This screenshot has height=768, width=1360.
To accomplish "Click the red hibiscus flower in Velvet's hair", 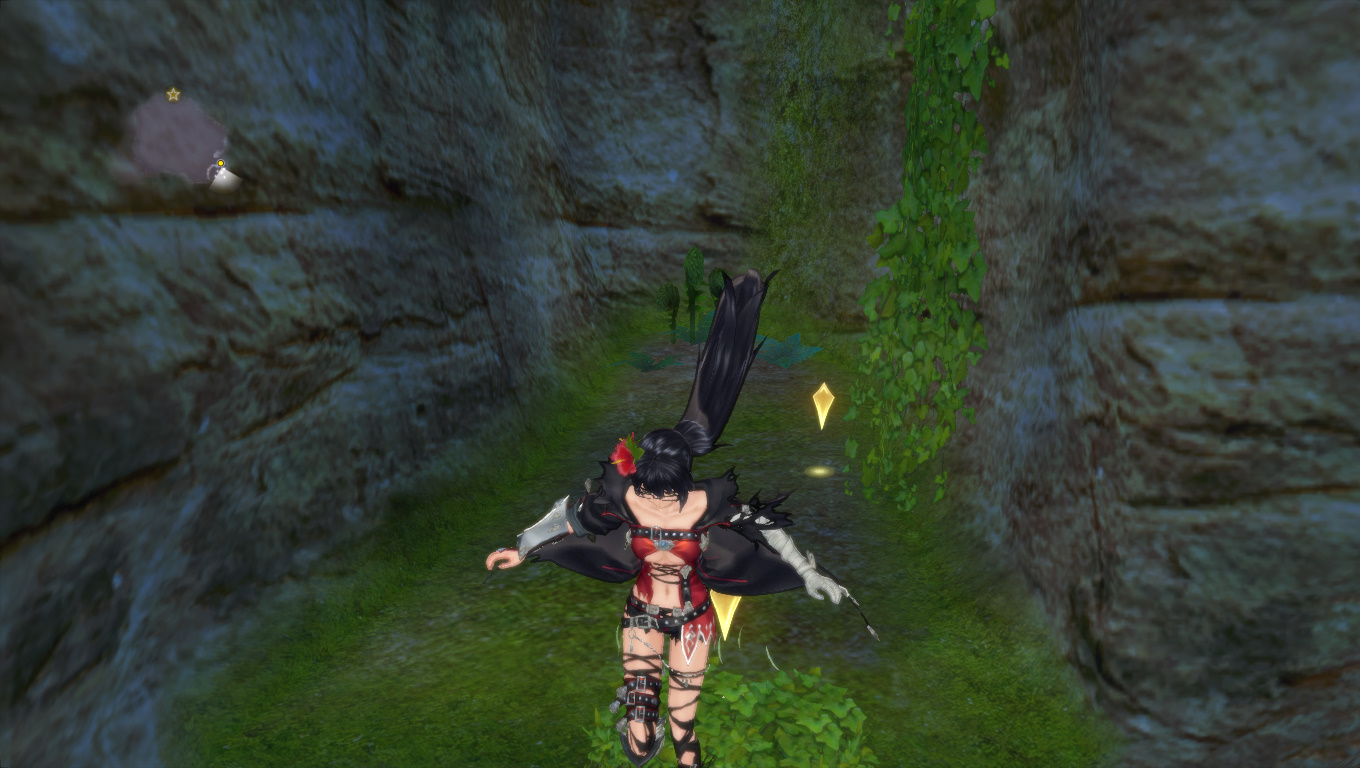I will coord(626,456).
